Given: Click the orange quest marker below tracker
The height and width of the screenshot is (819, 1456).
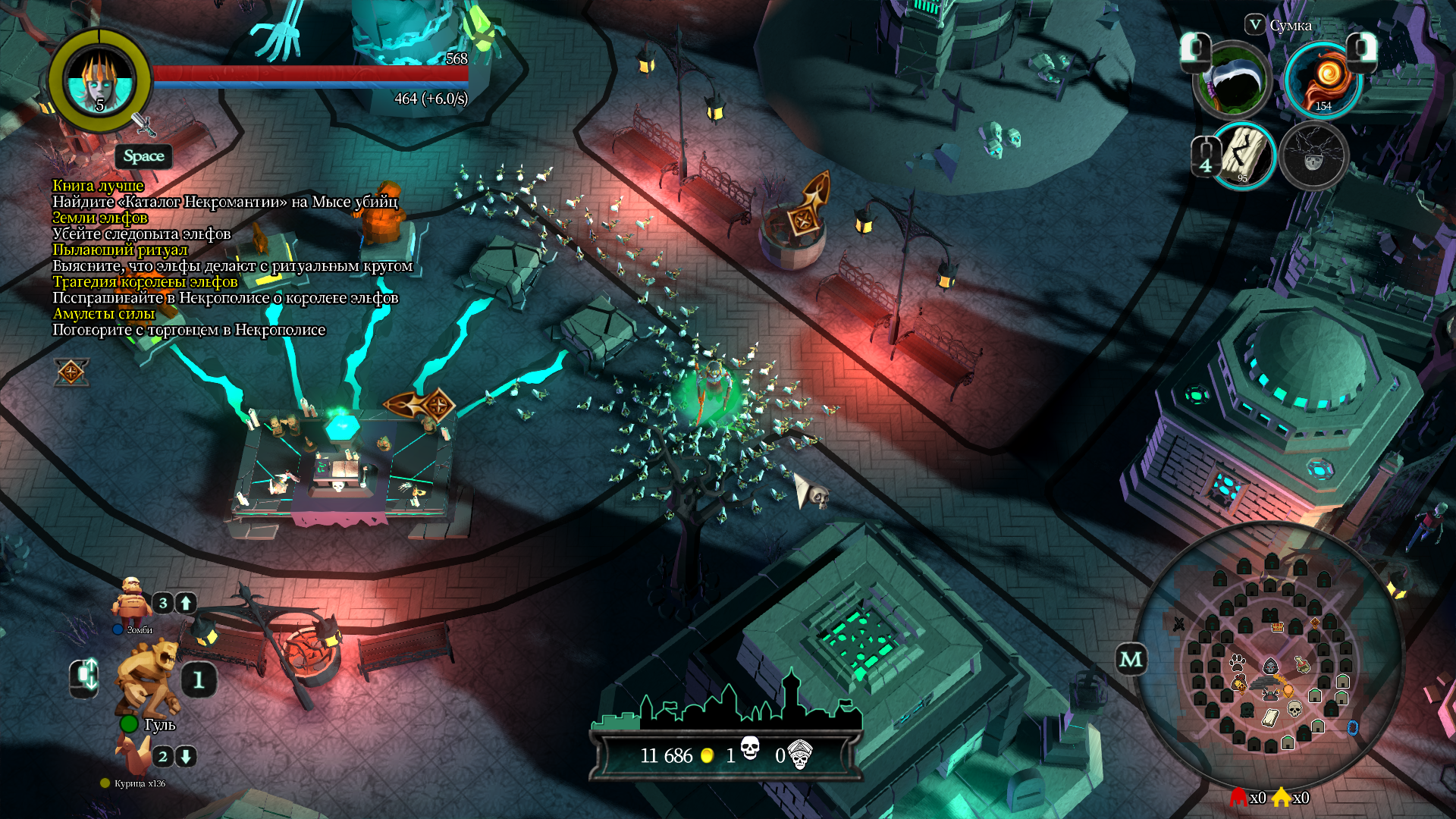Looking at the screenshot, I should click(71, 372).
